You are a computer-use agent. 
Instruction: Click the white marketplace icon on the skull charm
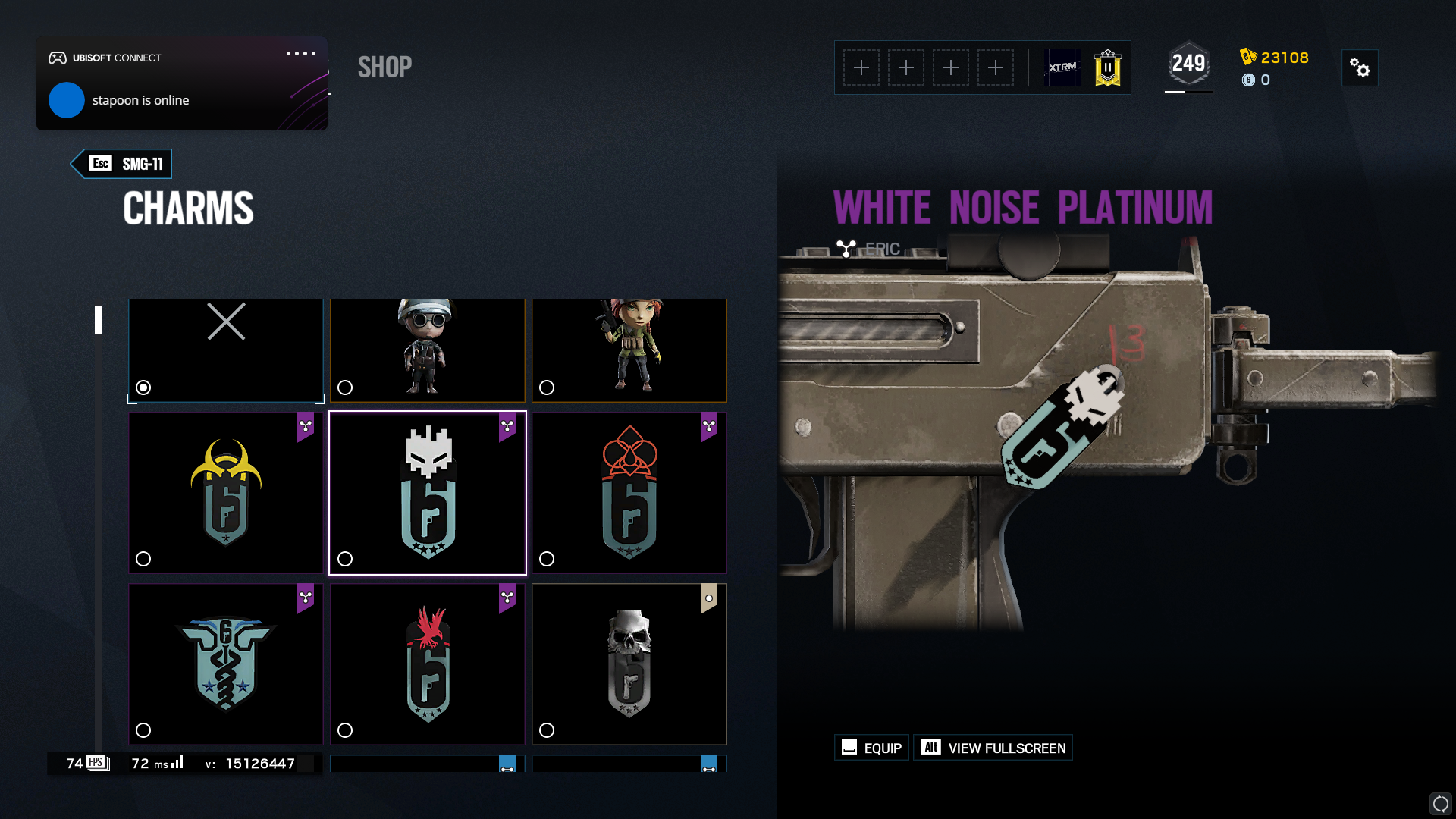pyautogui.click(x=708, y=598)
